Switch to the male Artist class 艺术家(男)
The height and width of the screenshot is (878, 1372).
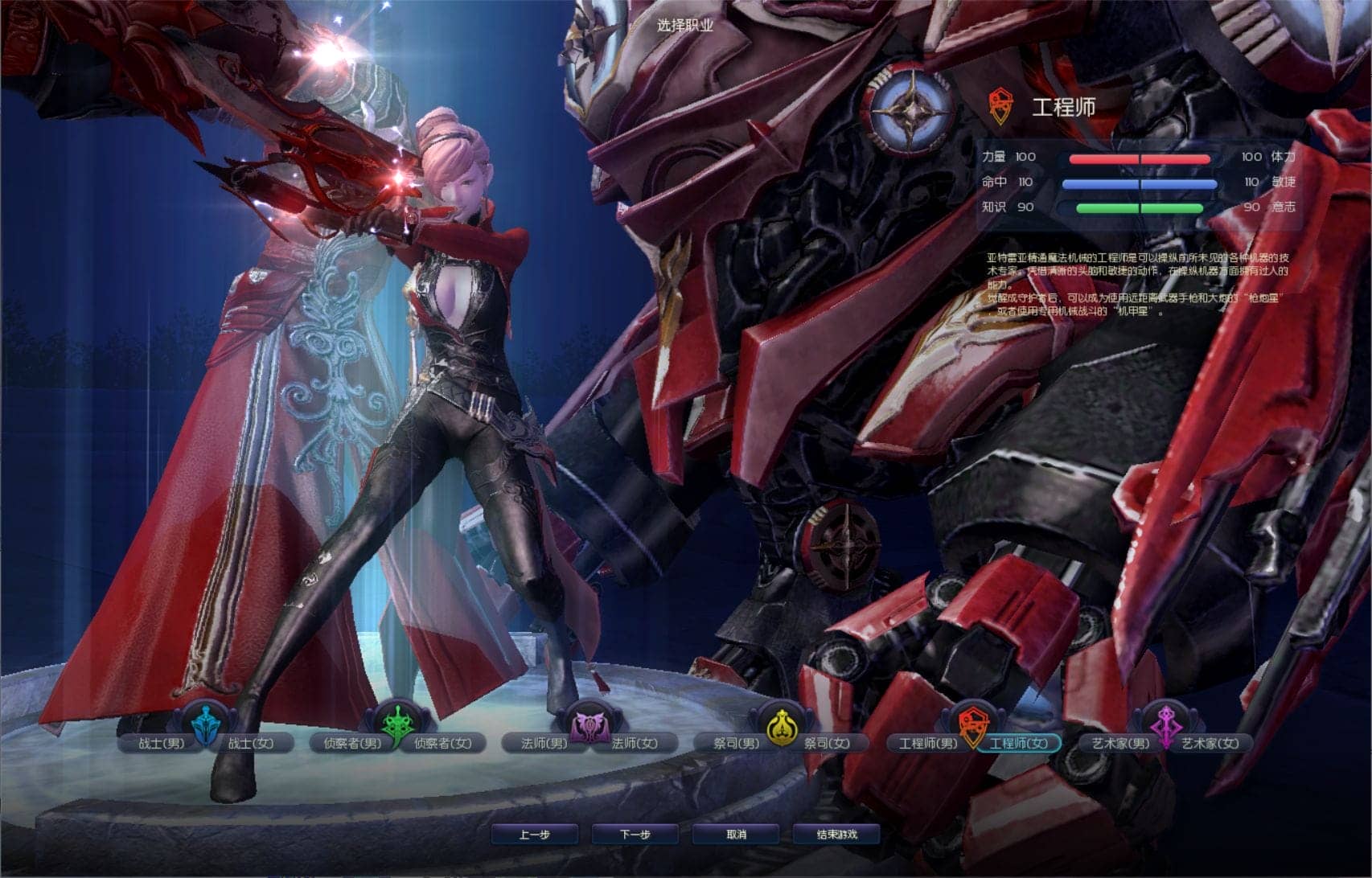point(1119,744)
